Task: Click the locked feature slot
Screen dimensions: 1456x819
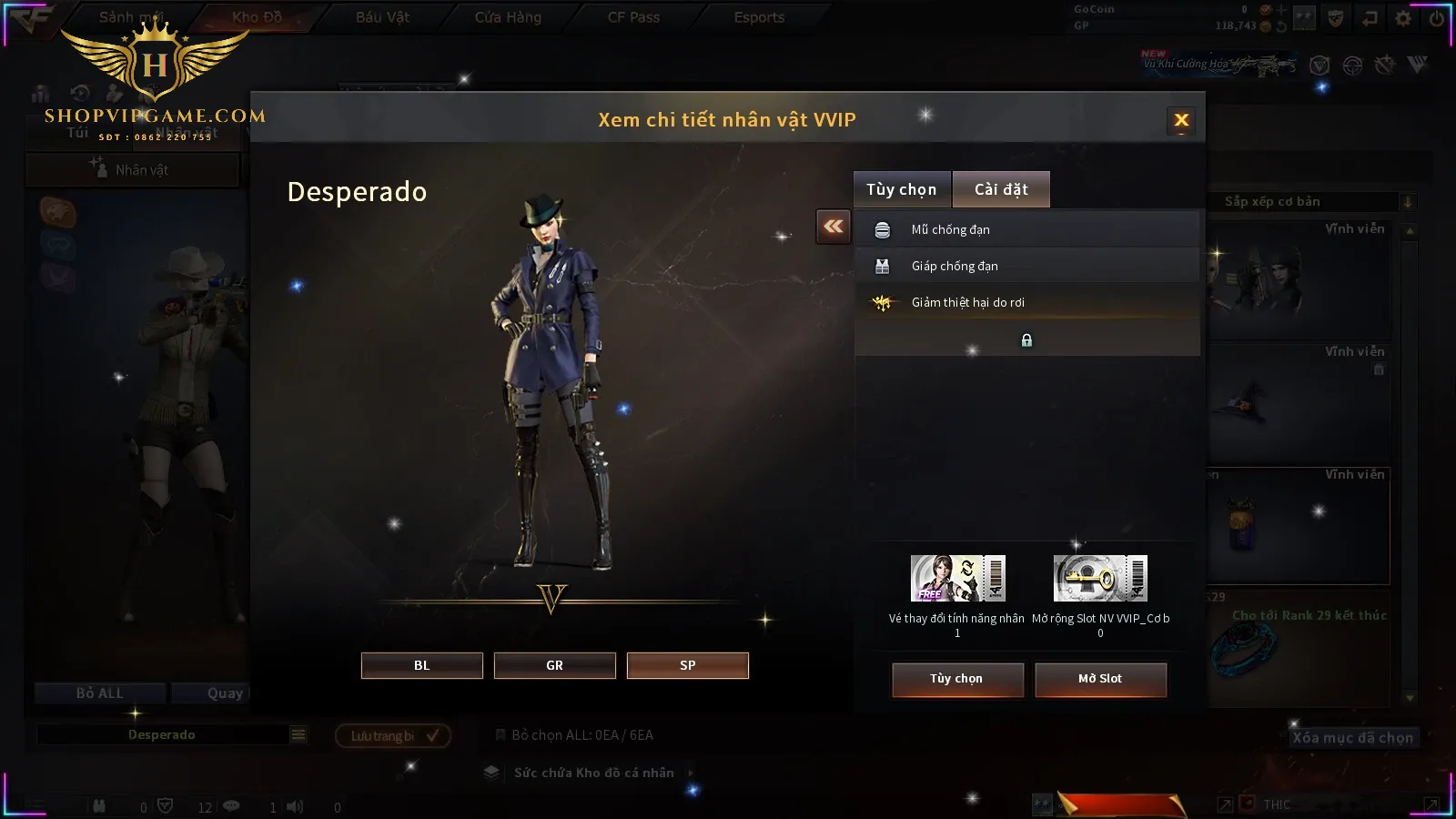Action: [x=1026, y=340]
